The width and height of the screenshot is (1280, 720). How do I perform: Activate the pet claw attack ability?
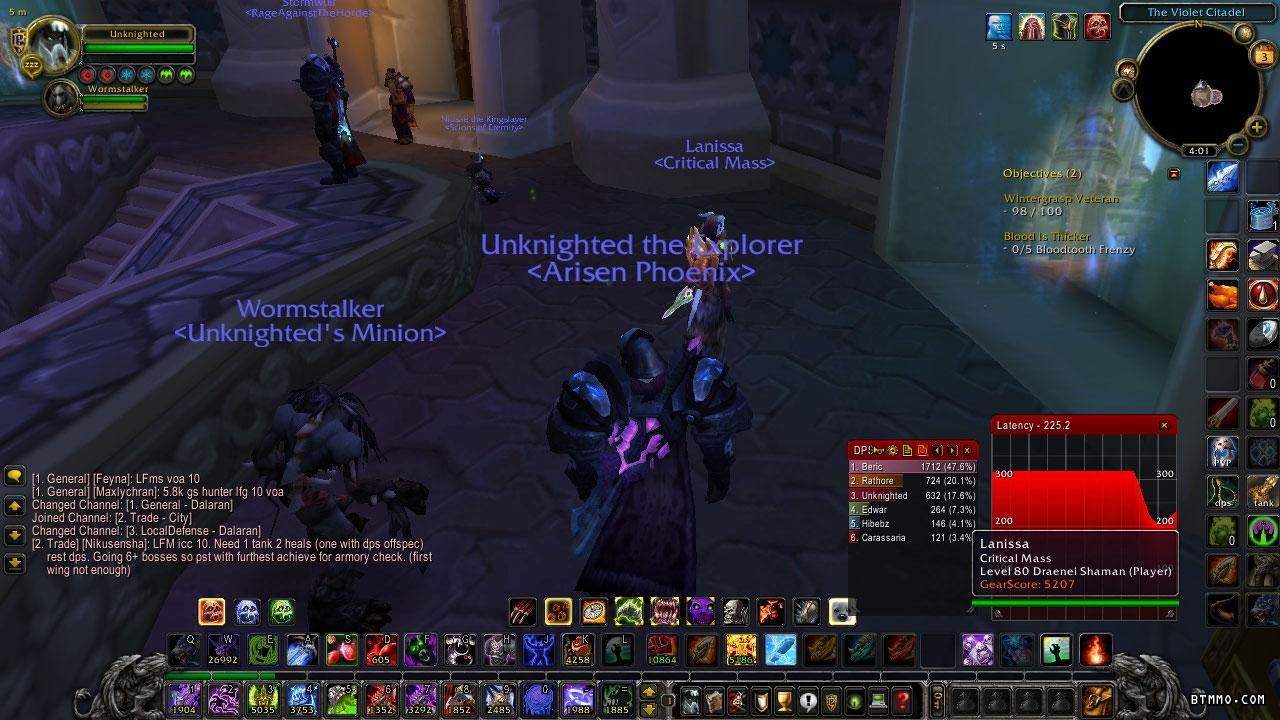point(522,610)
